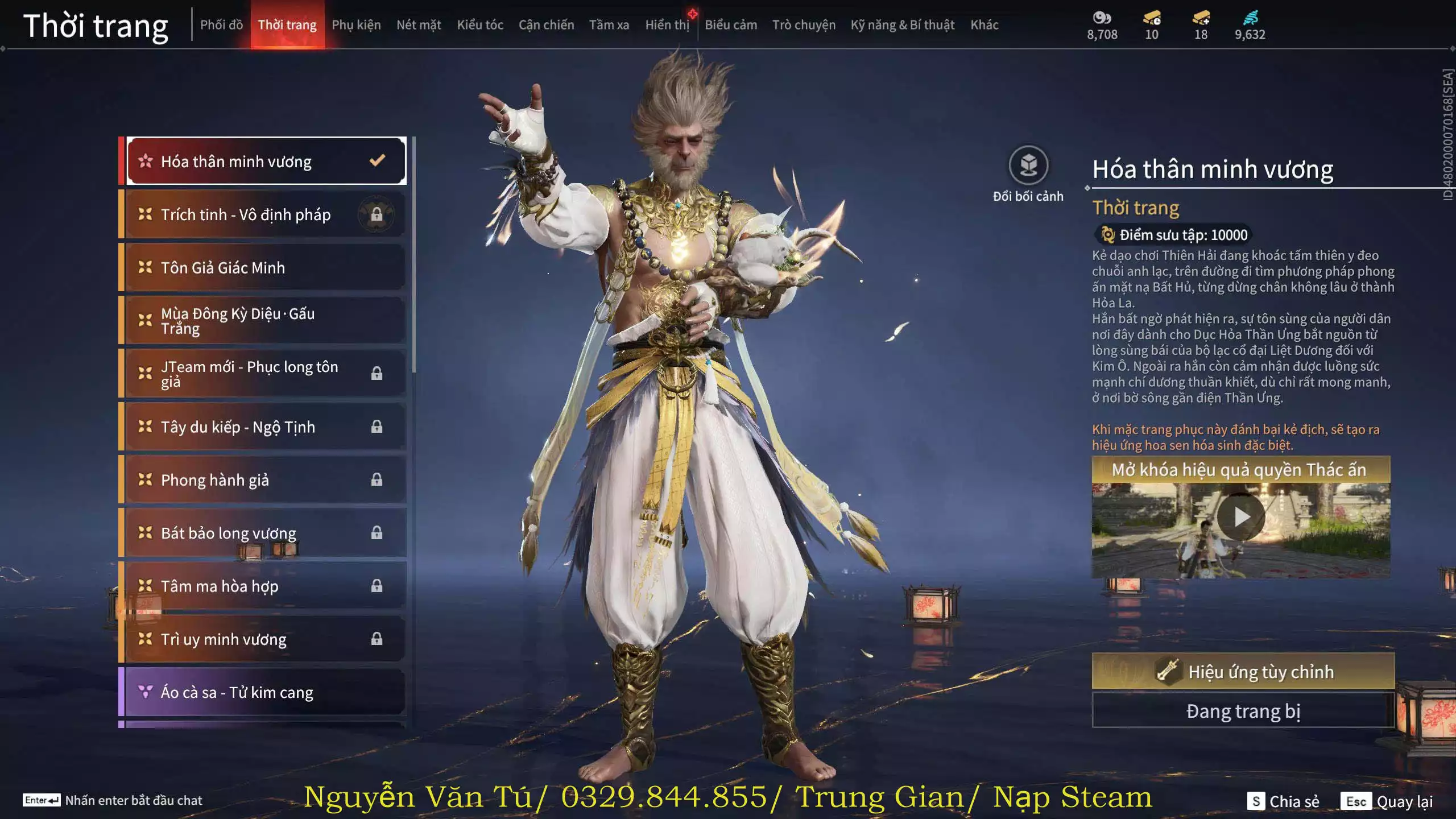
Task: Switch to the Biểu cảm tab
Action: pyautogui.click(x=731, y=25)
